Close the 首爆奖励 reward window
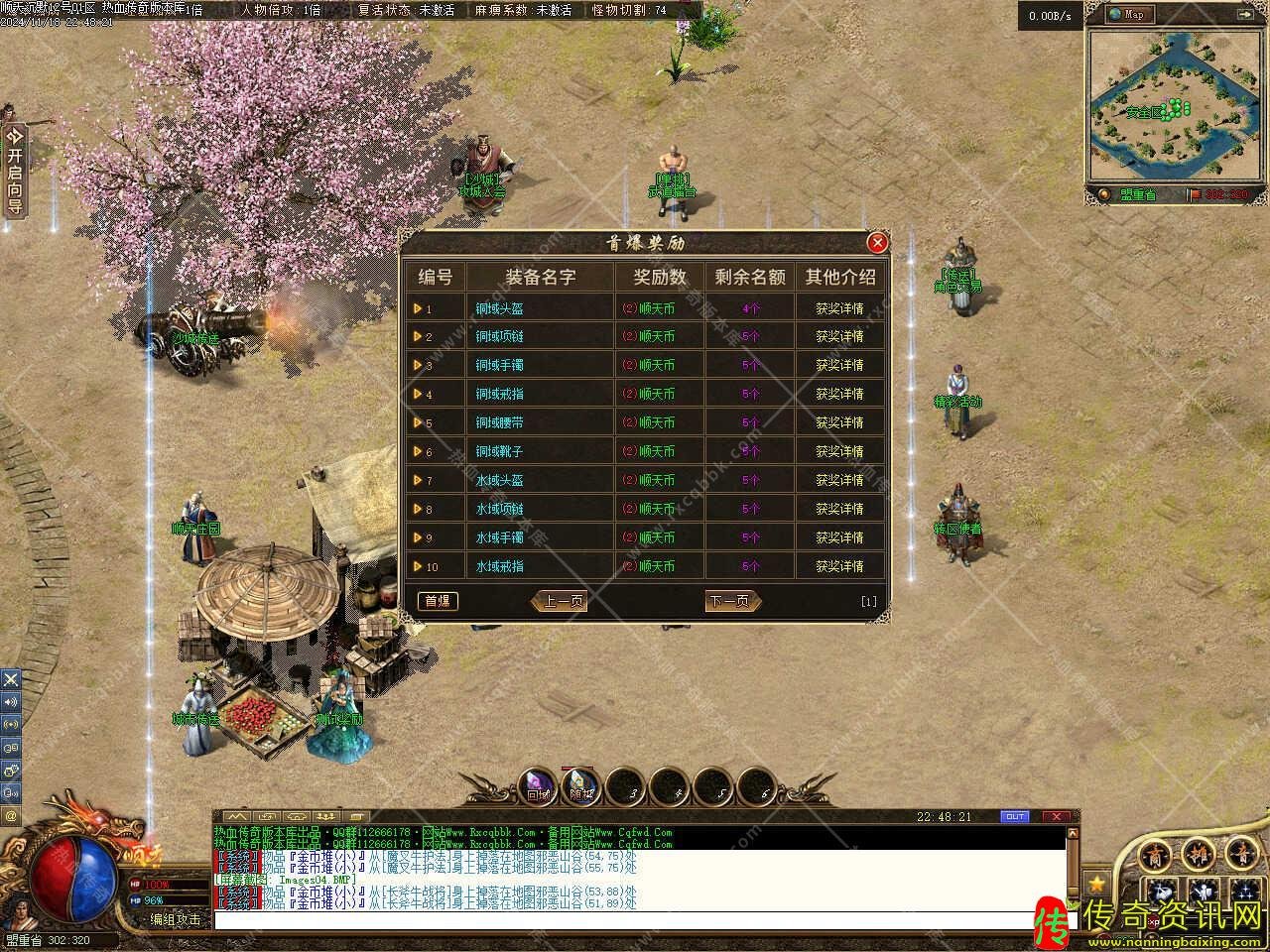Viewport: 1270px width, 952px height. (x=877, y=243)
